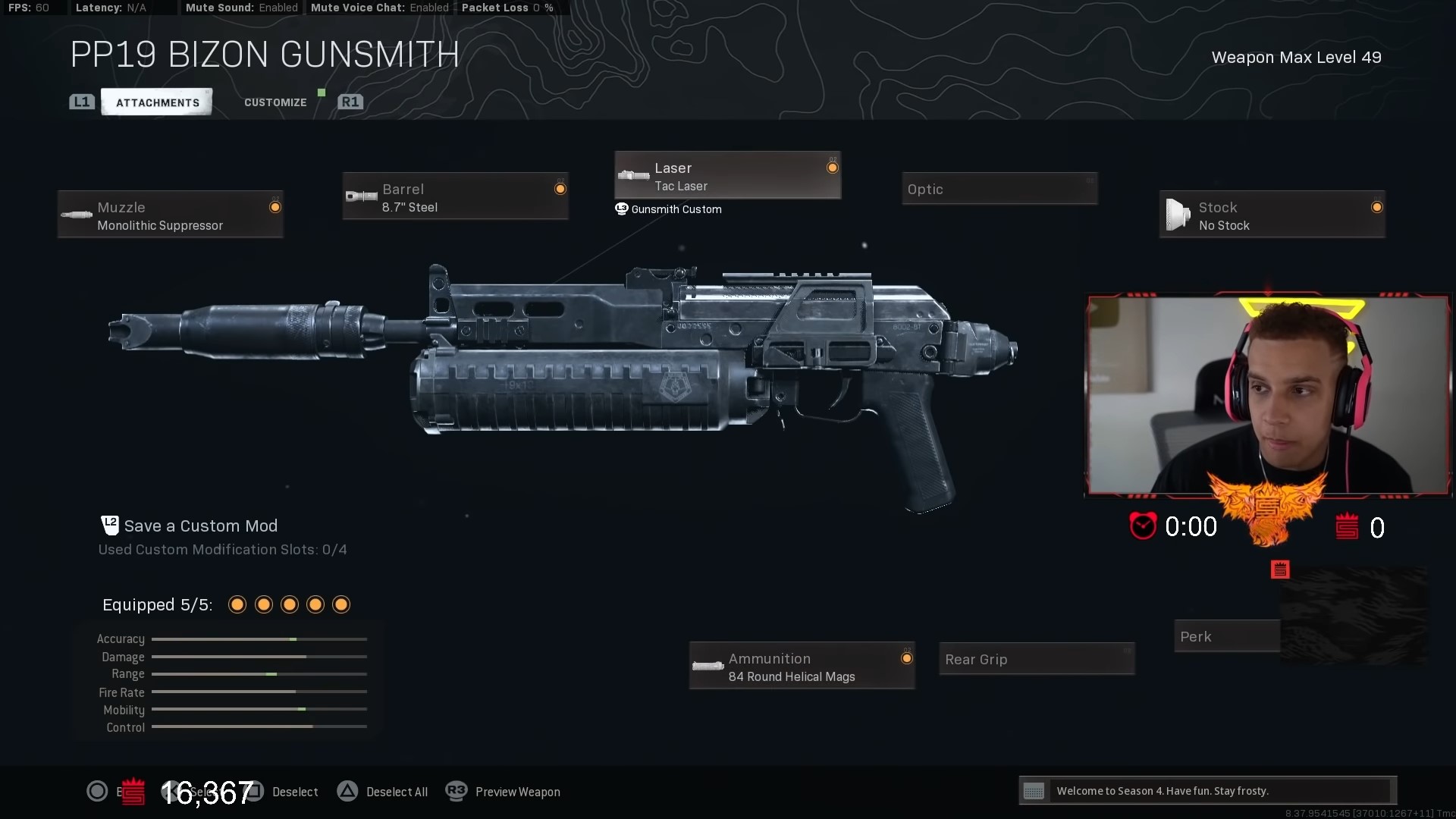1456x819 pixels.
Task: Click the No Stock attachment icon
Action: (1176, 215)
